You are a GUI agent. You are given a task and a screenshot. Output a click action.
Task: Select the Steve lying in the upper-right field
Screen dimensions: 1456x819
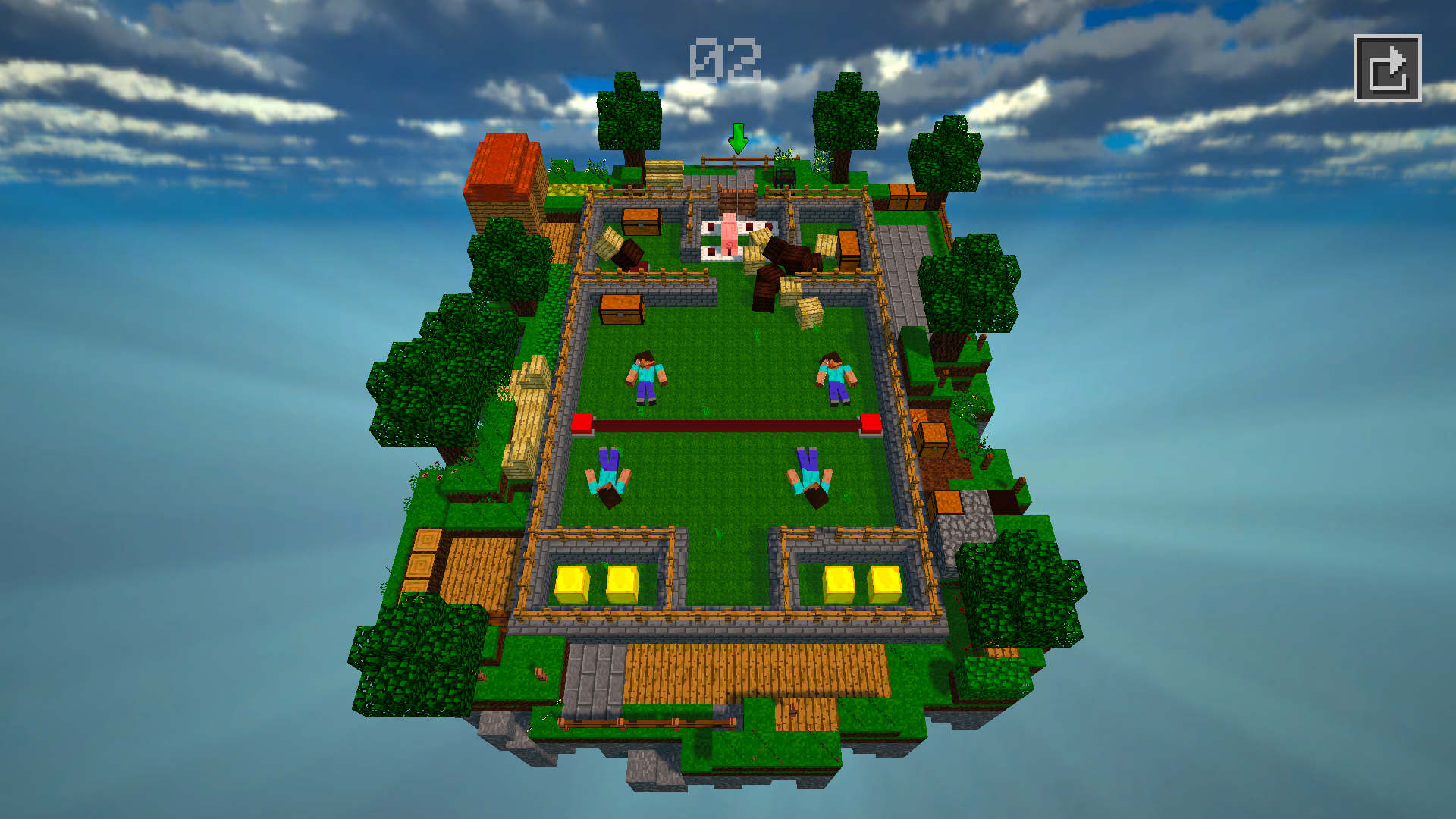point(836,379)
